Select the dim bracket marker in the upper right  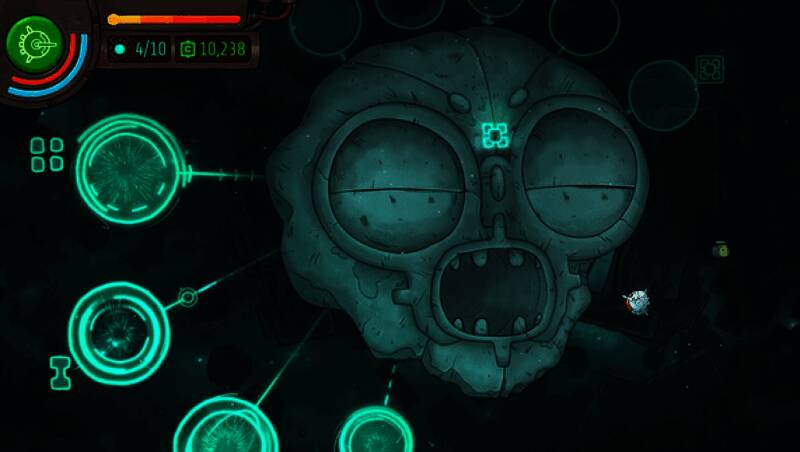coord(709,69)
